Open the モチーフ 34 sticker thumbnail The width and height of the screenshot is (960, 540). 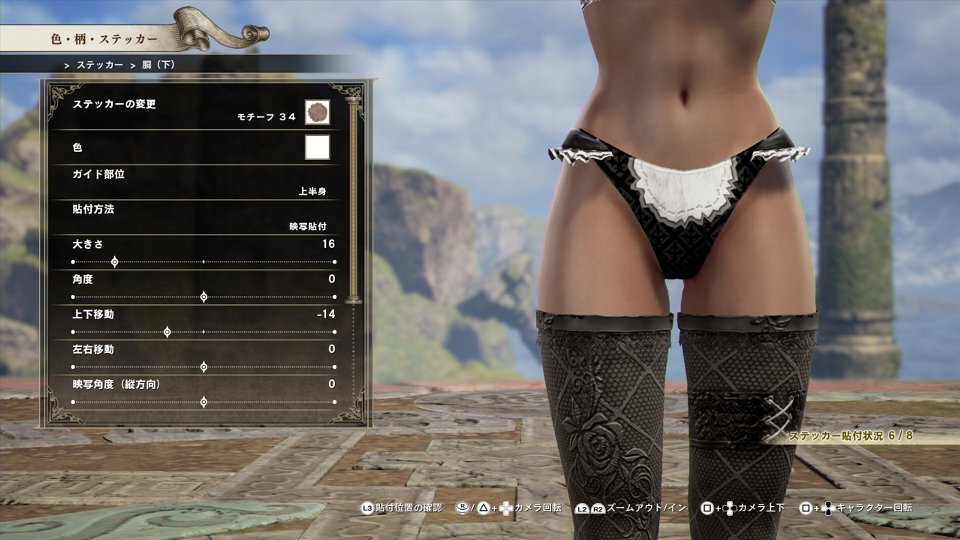(317, 112)
